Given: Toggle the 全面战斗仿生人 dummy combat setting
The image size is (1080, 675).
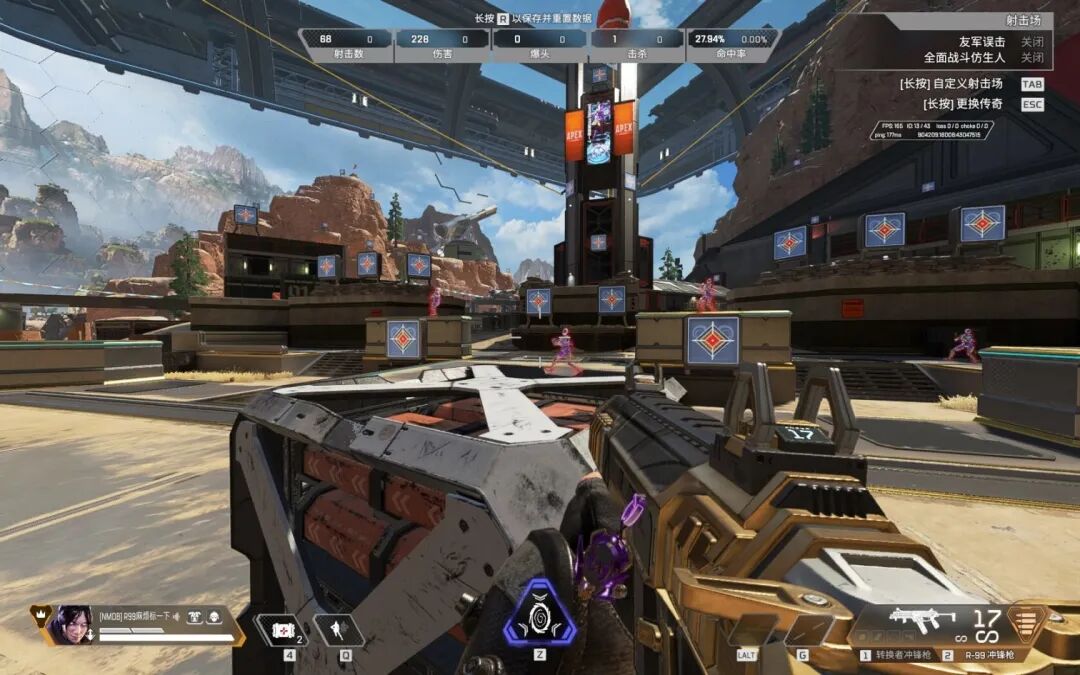Looking at the screenshot, I should tap(1032, 57).
